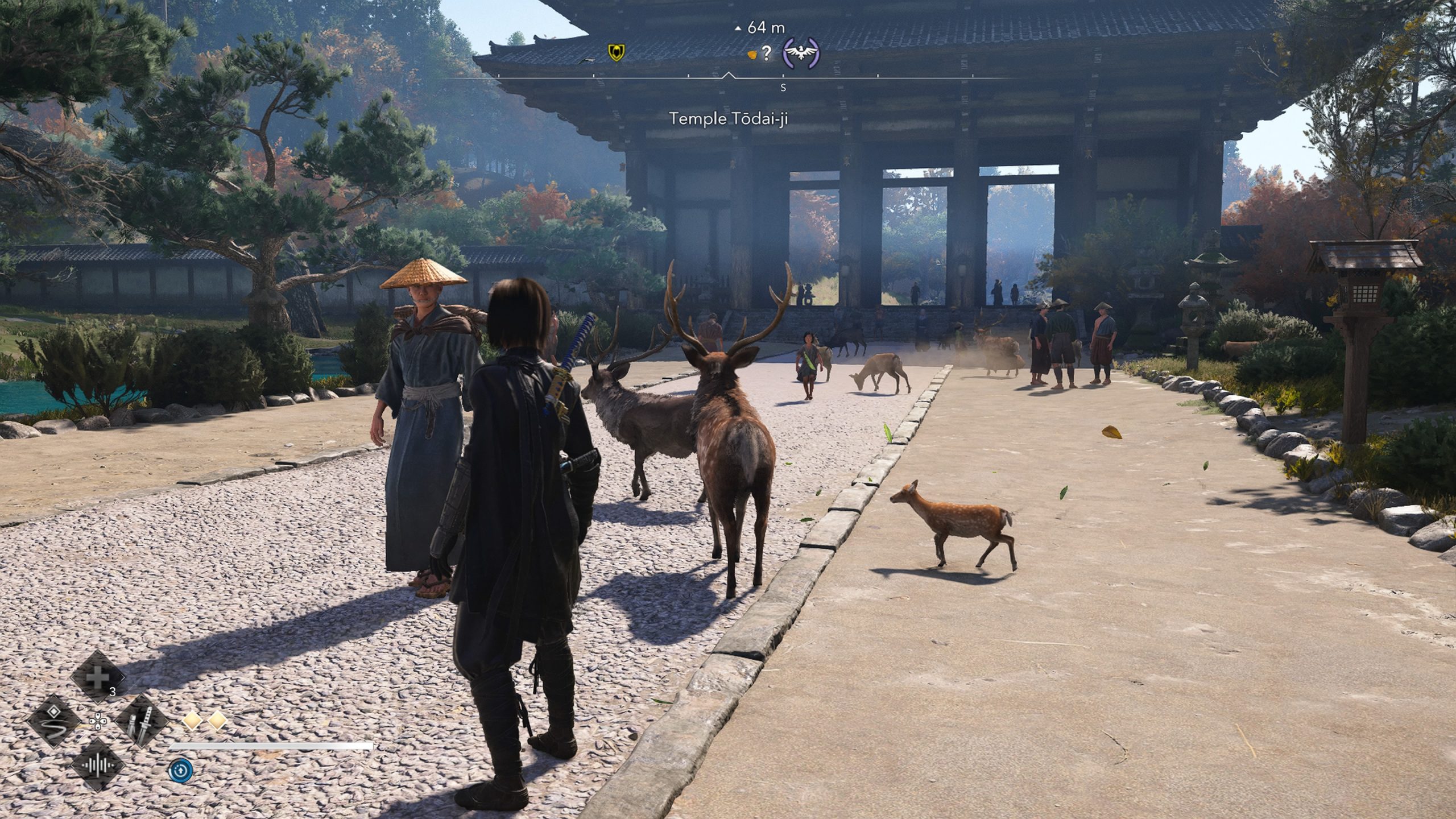Click the blue circular arrow icon

coord(181,771)
